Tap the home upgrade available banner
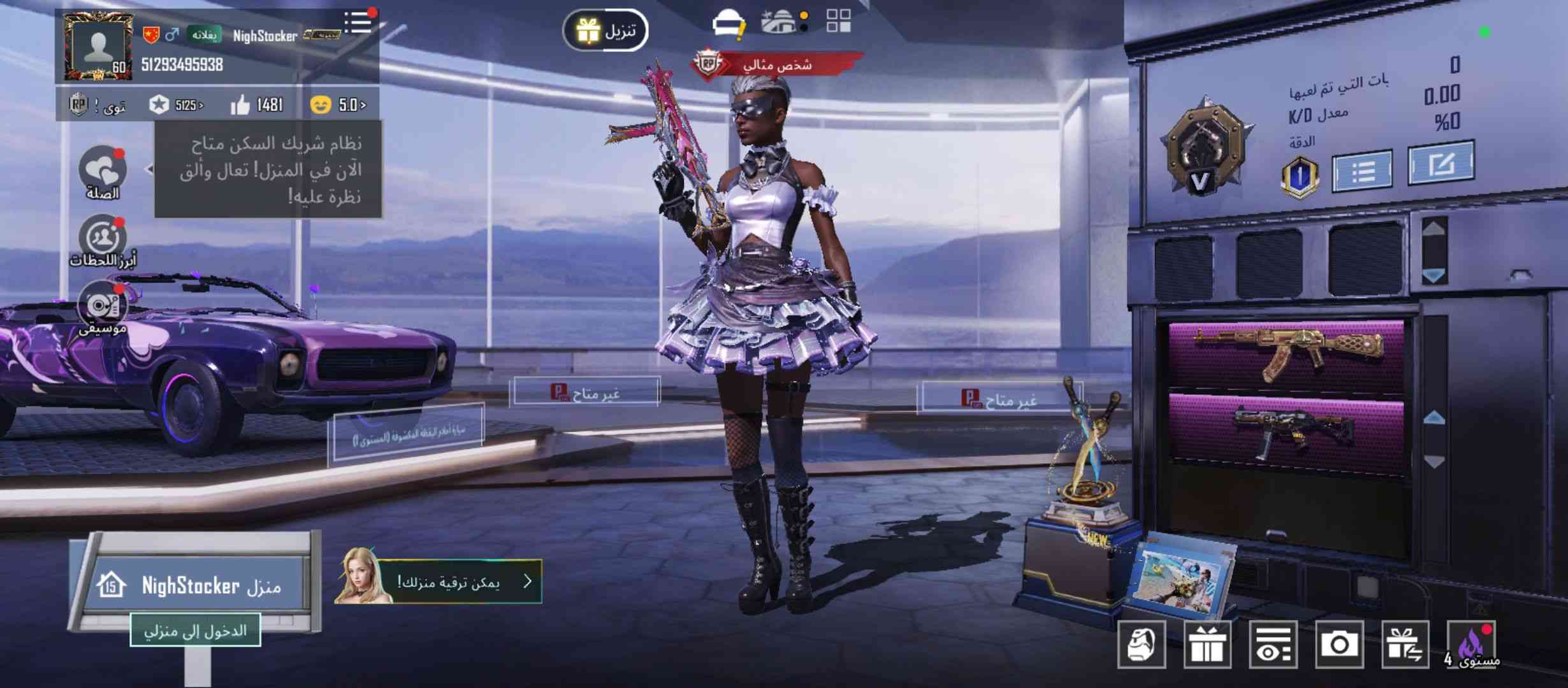Screen dimensions: 1568x688 [439, 582]
